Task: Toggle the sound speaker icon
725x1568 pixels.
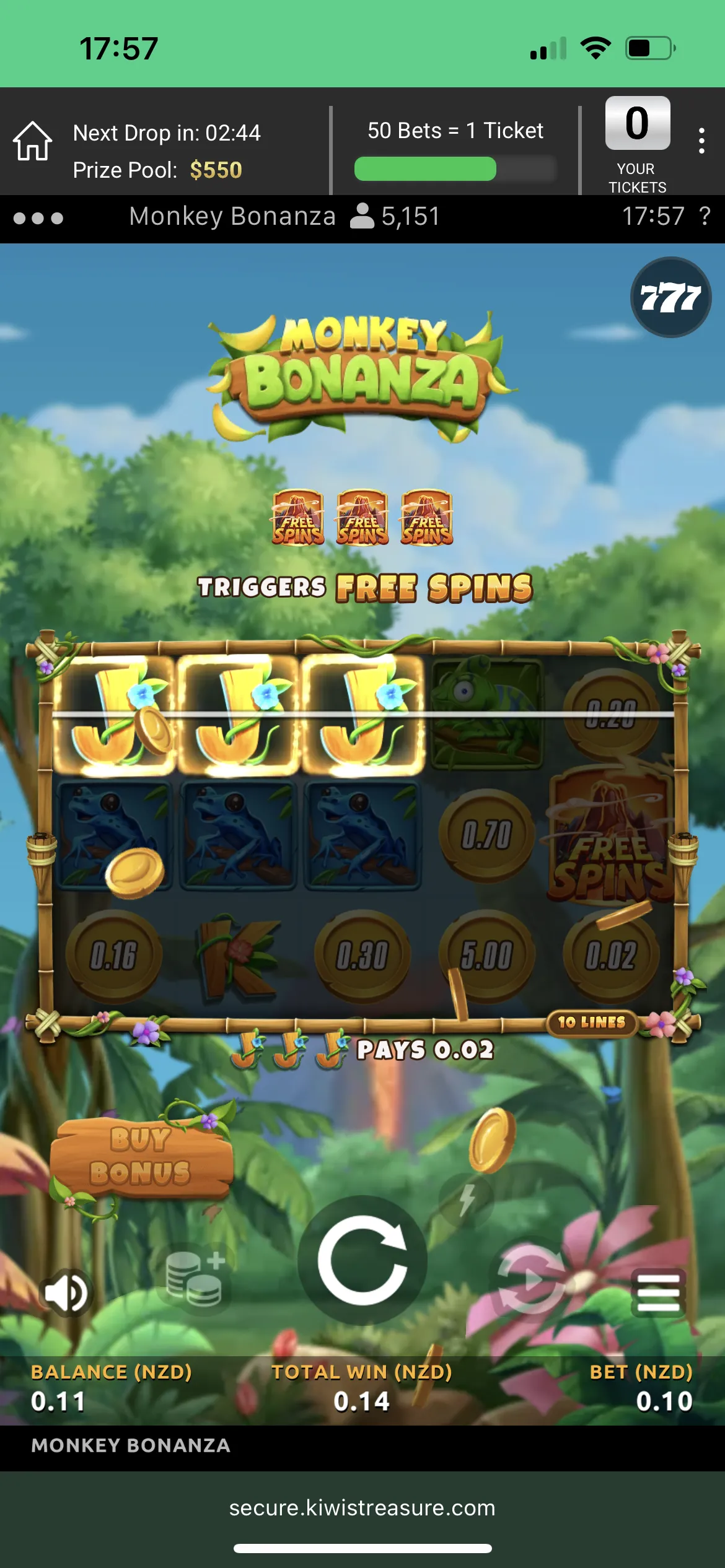Action: tap(66, 1292)
